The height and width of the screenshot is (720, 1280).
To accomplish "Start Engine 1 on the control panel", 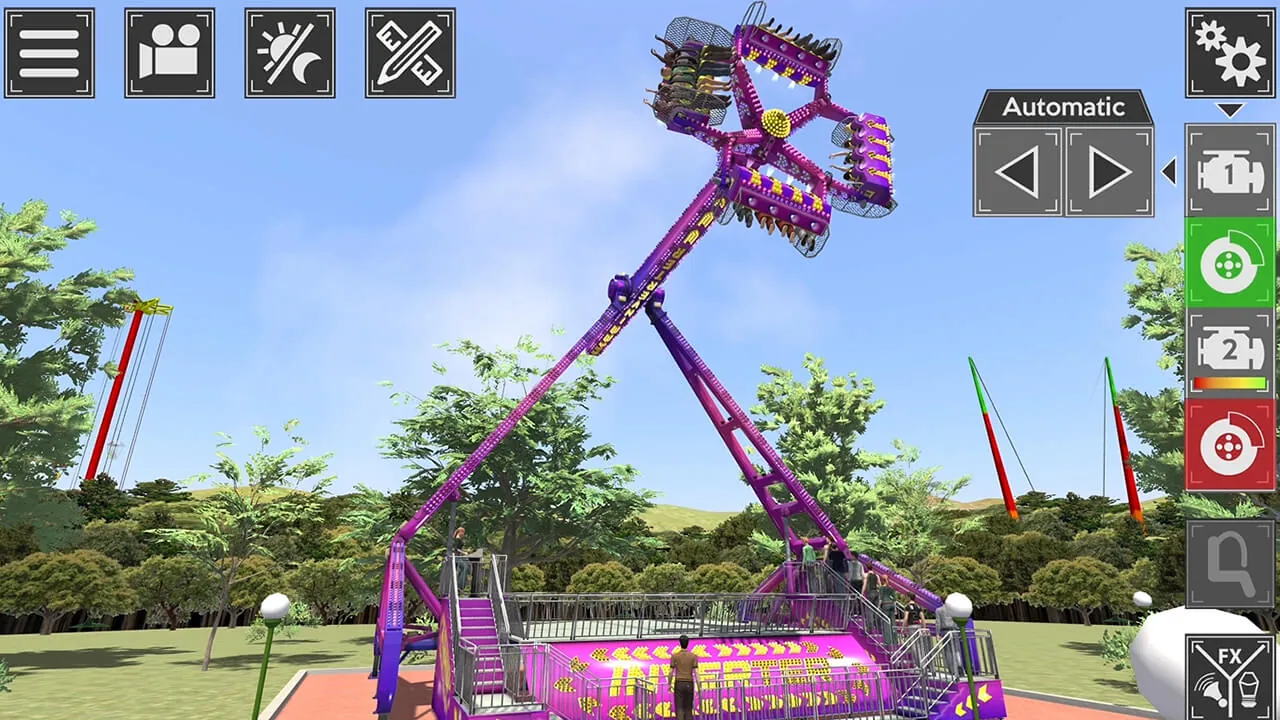I will 1229,172.
